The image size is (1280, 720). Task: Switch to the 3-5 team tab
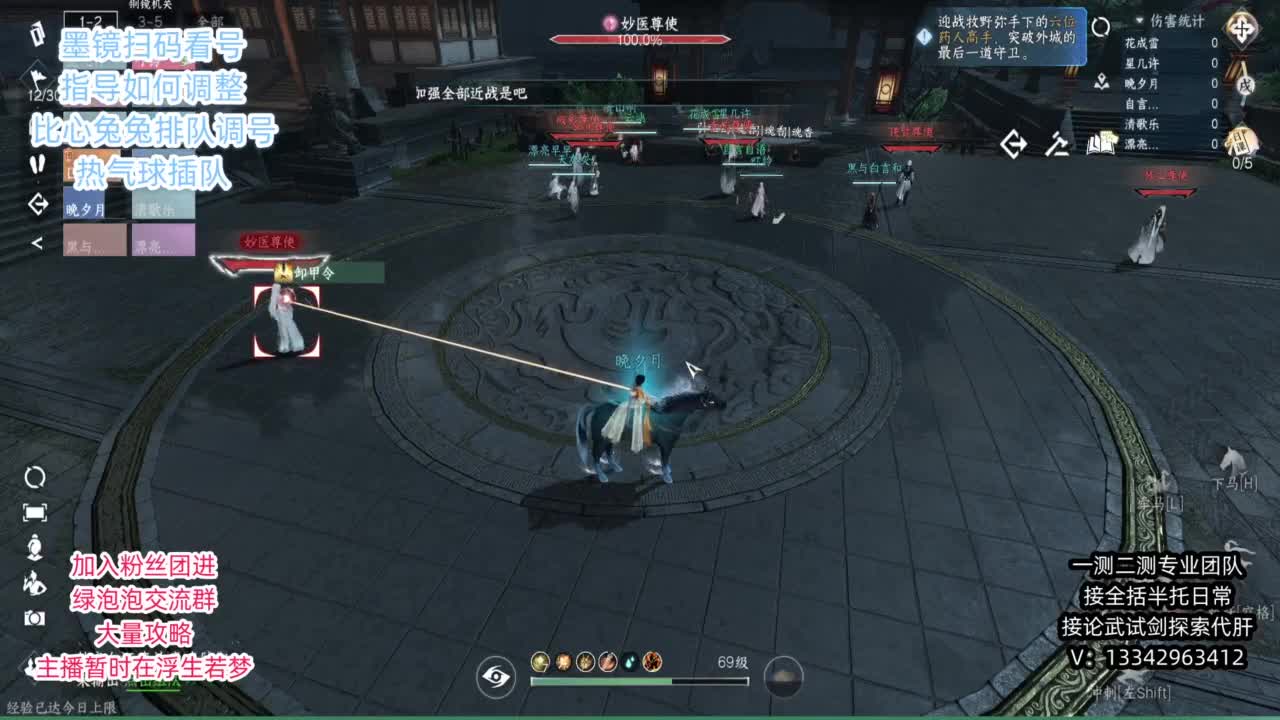150,20
